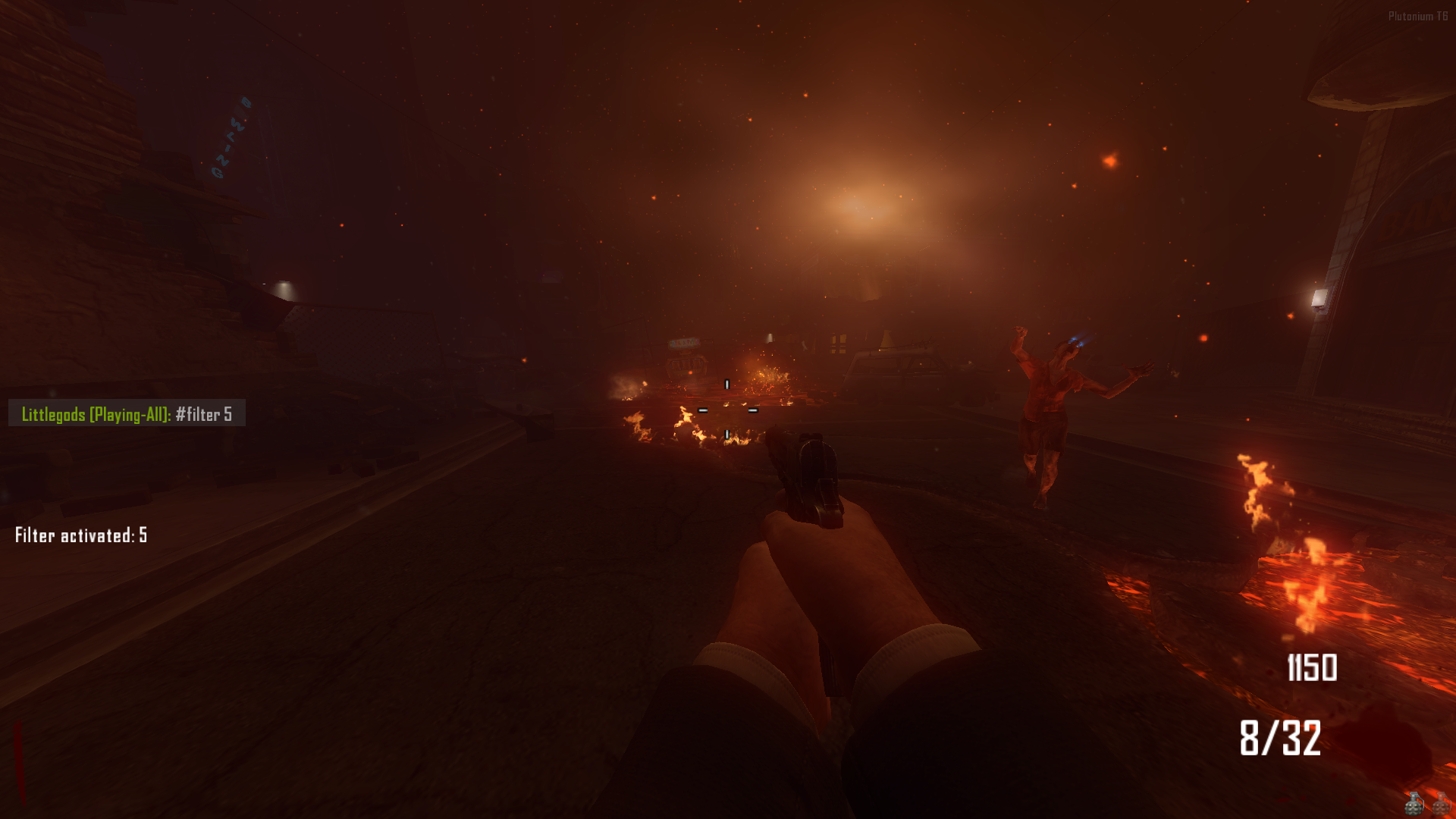The height and width of the screenshot is (819, 1456).
Task: Click the skull emblem on the grenade icon
Action: tap(1413, 809)
